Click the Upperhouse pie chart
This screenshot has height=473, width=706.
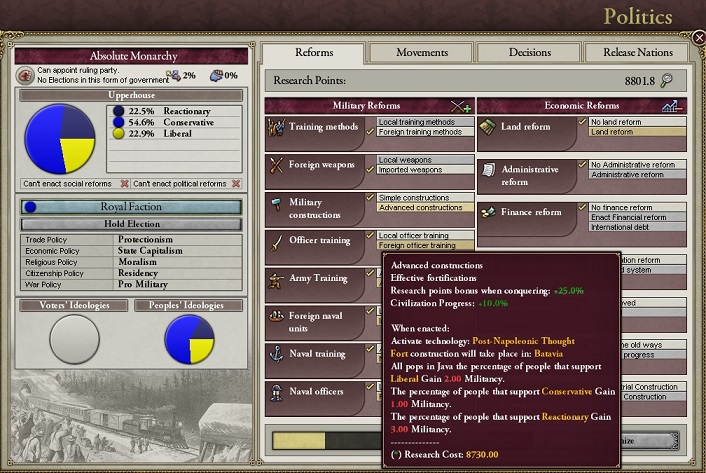[x=59, y=139]
